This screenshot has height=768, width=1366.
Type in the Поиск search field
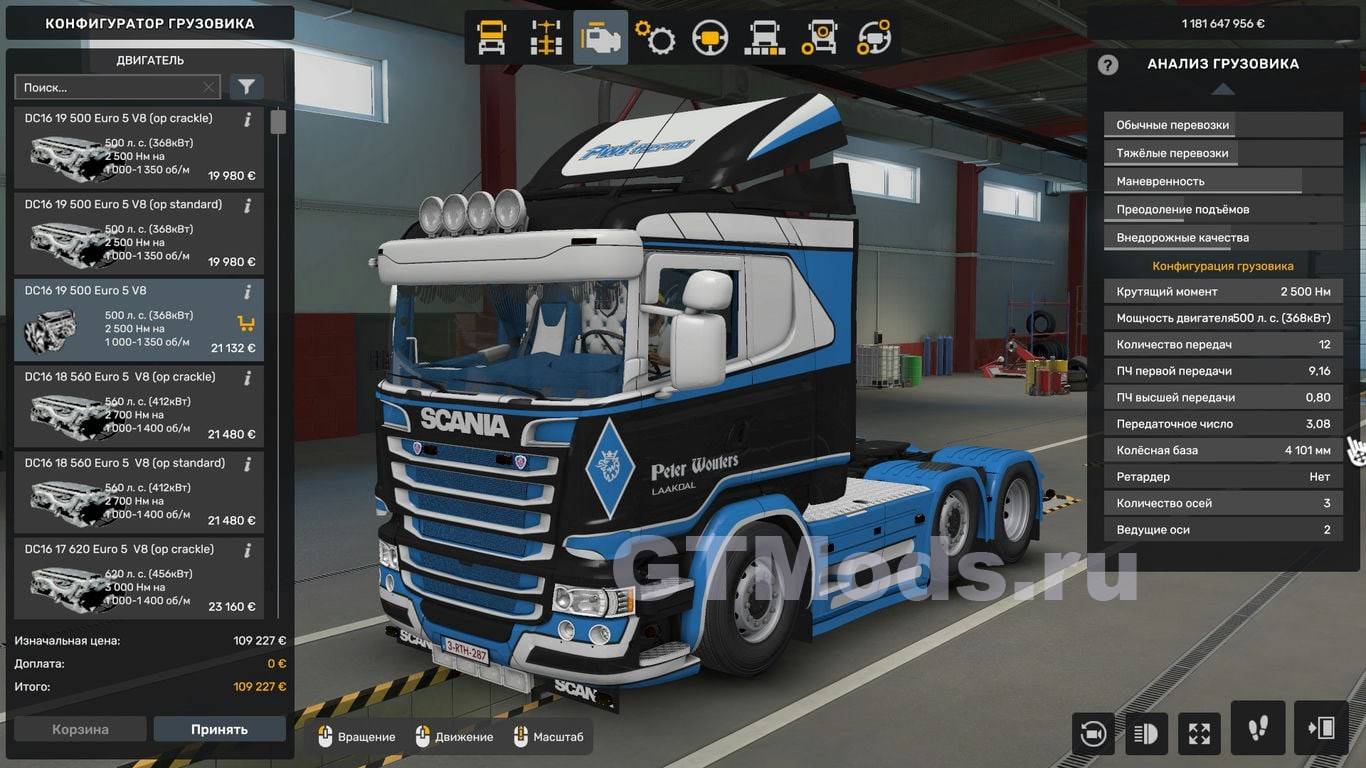coord(110,88)
